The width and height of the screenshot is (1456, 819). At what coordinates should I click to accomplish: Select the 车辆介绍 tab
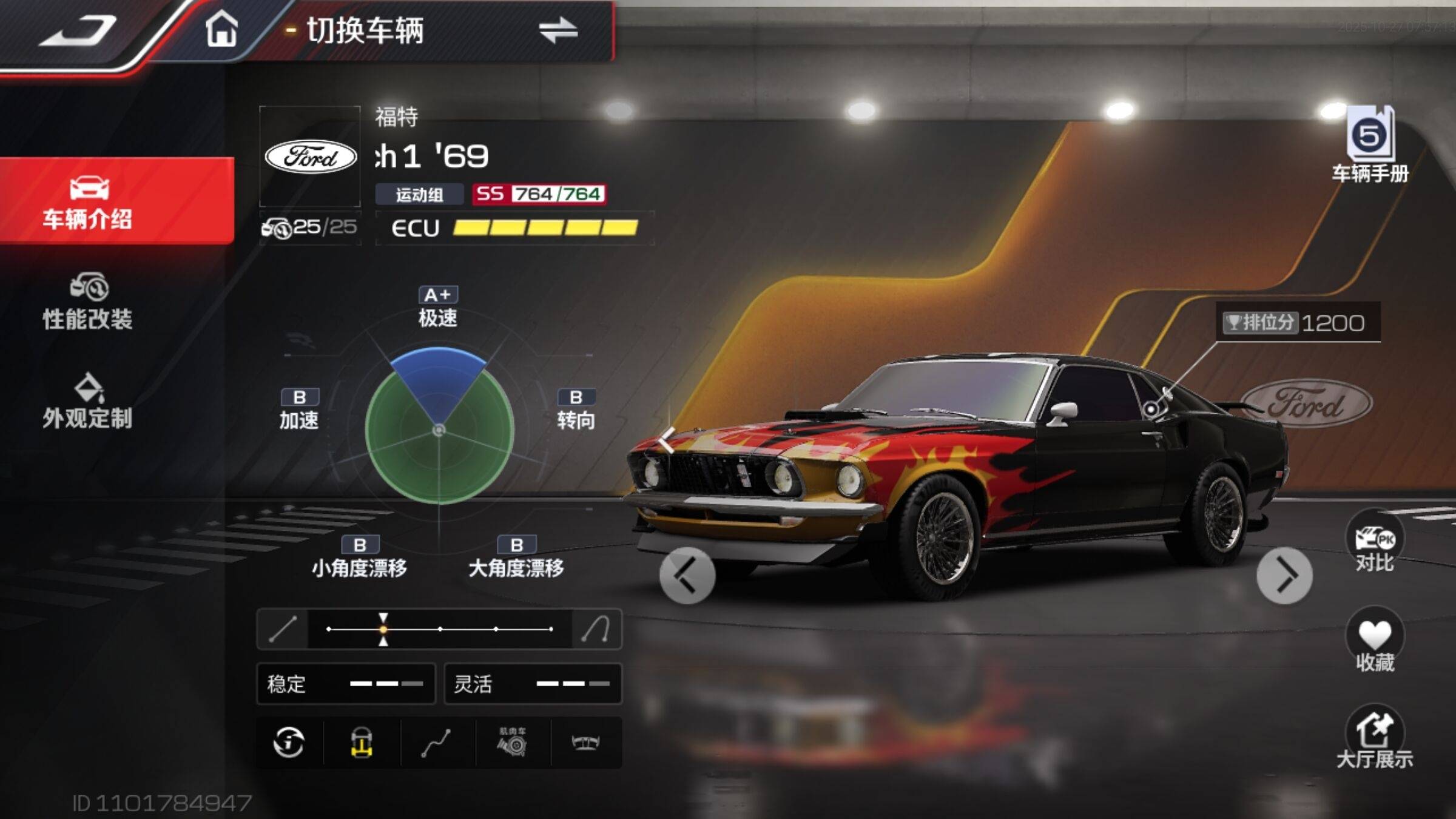click(88, 202)
